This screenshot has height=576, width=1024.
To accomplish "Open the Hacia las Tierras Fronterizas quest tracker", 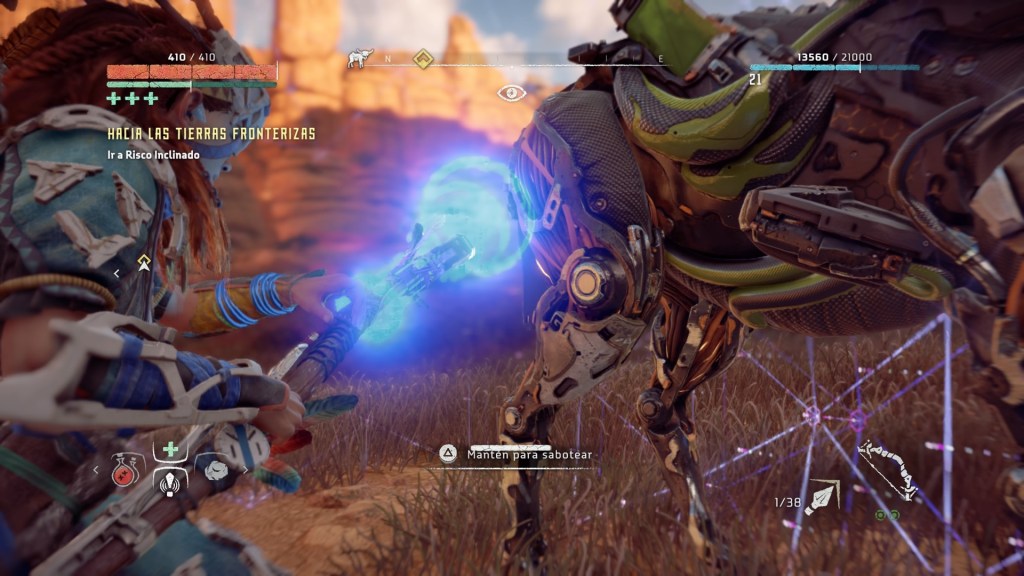I will pos(211,134).
